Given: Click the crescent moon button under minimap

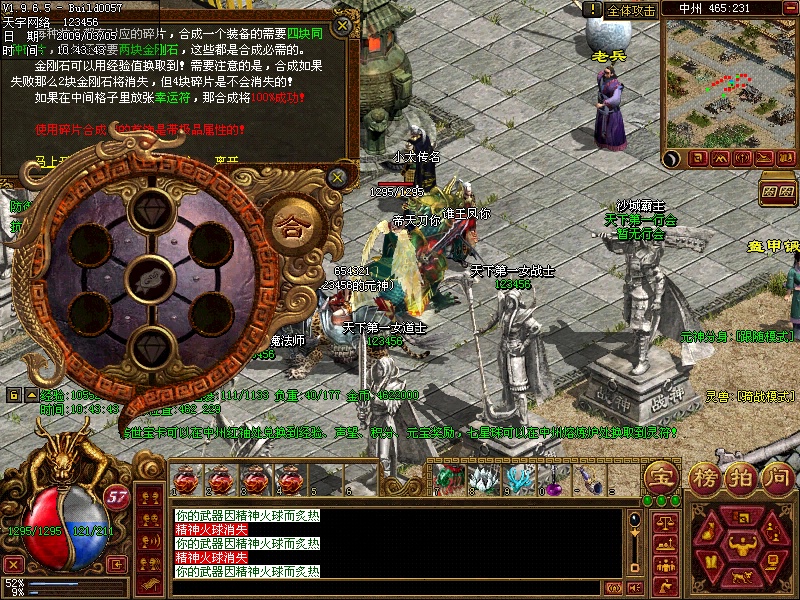Looking at the screenshot, I should tap(673, 157).
